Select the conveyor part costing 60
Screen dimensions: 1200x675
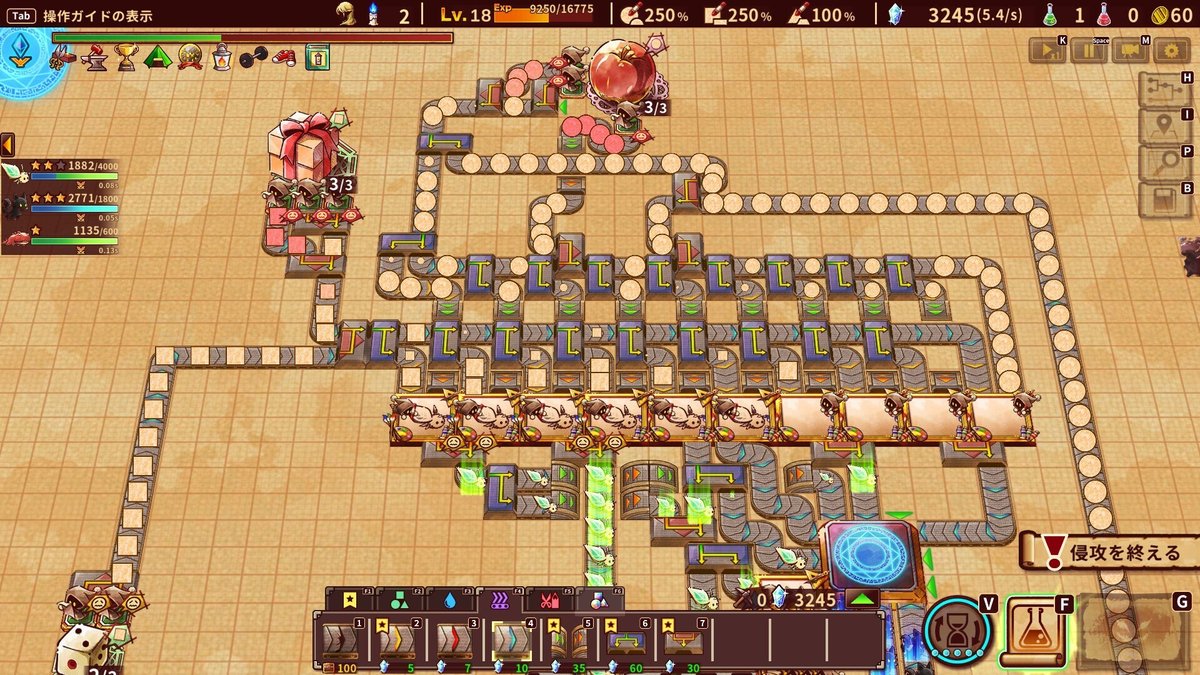point(625,640)
